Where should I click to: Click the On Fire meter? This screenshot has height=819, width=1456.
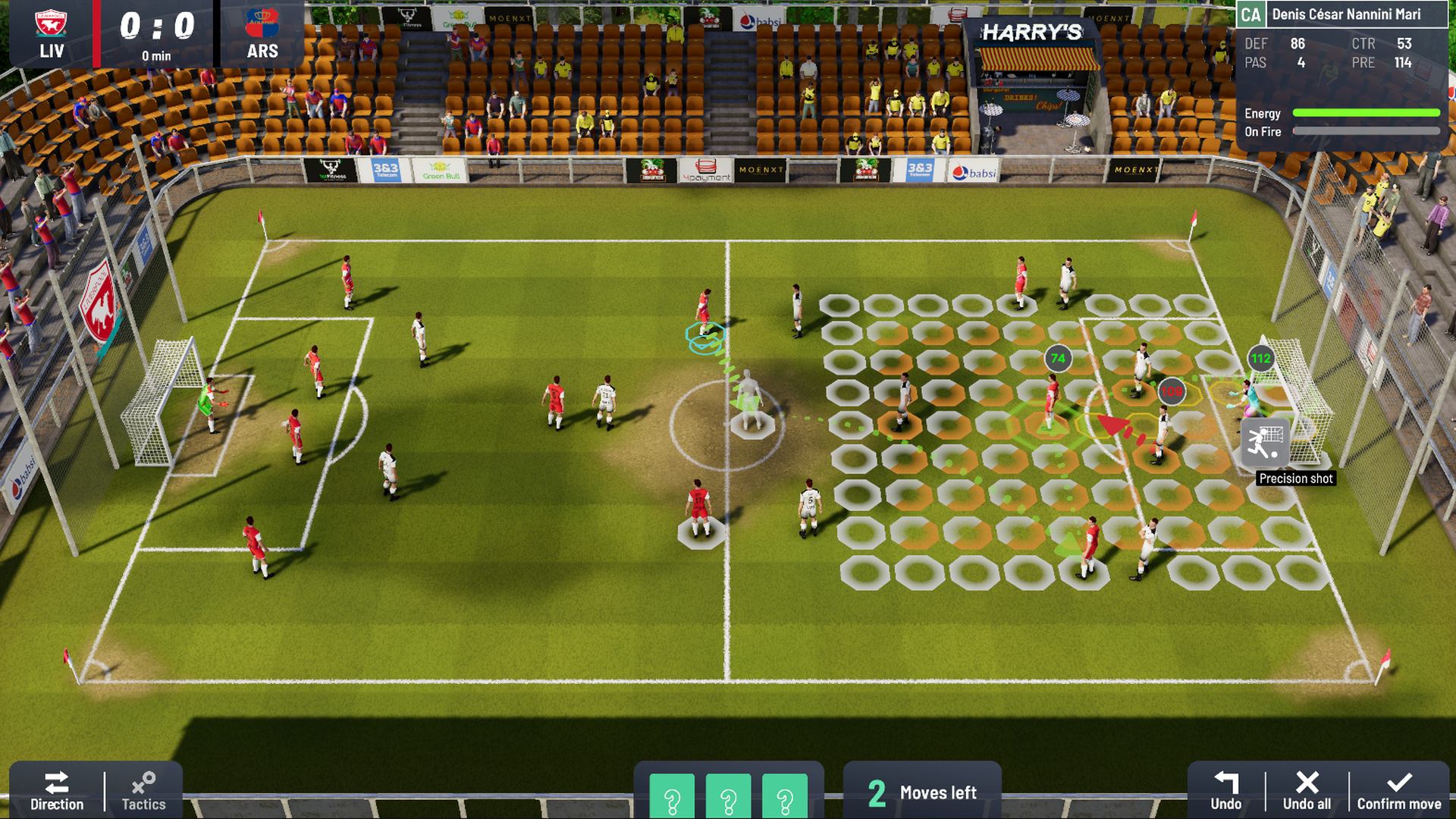1367,130
